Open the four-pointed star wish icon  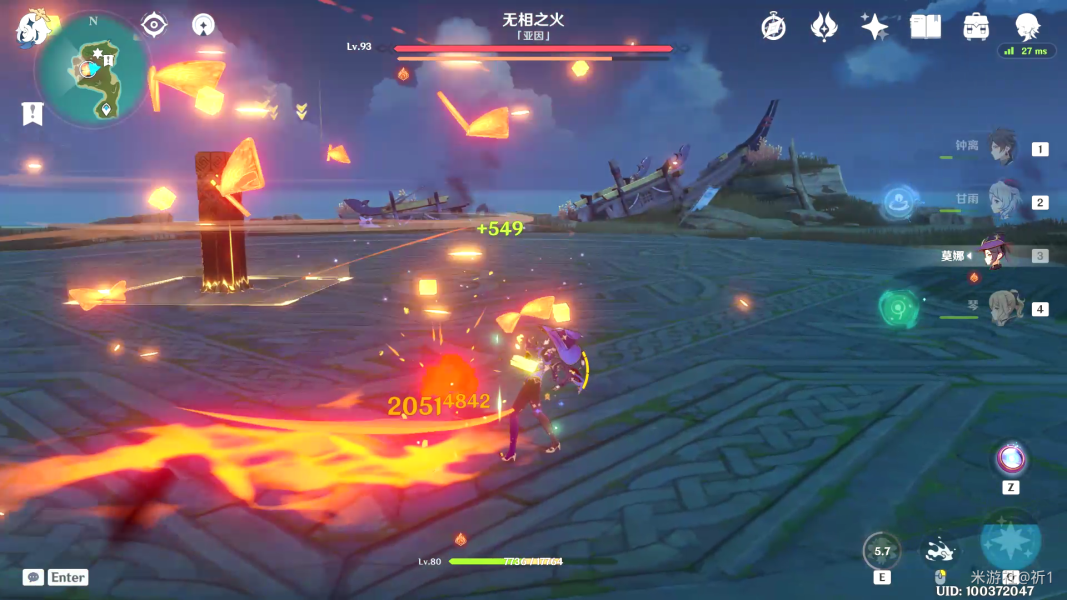pyautogui.click(x=875, y=27)
